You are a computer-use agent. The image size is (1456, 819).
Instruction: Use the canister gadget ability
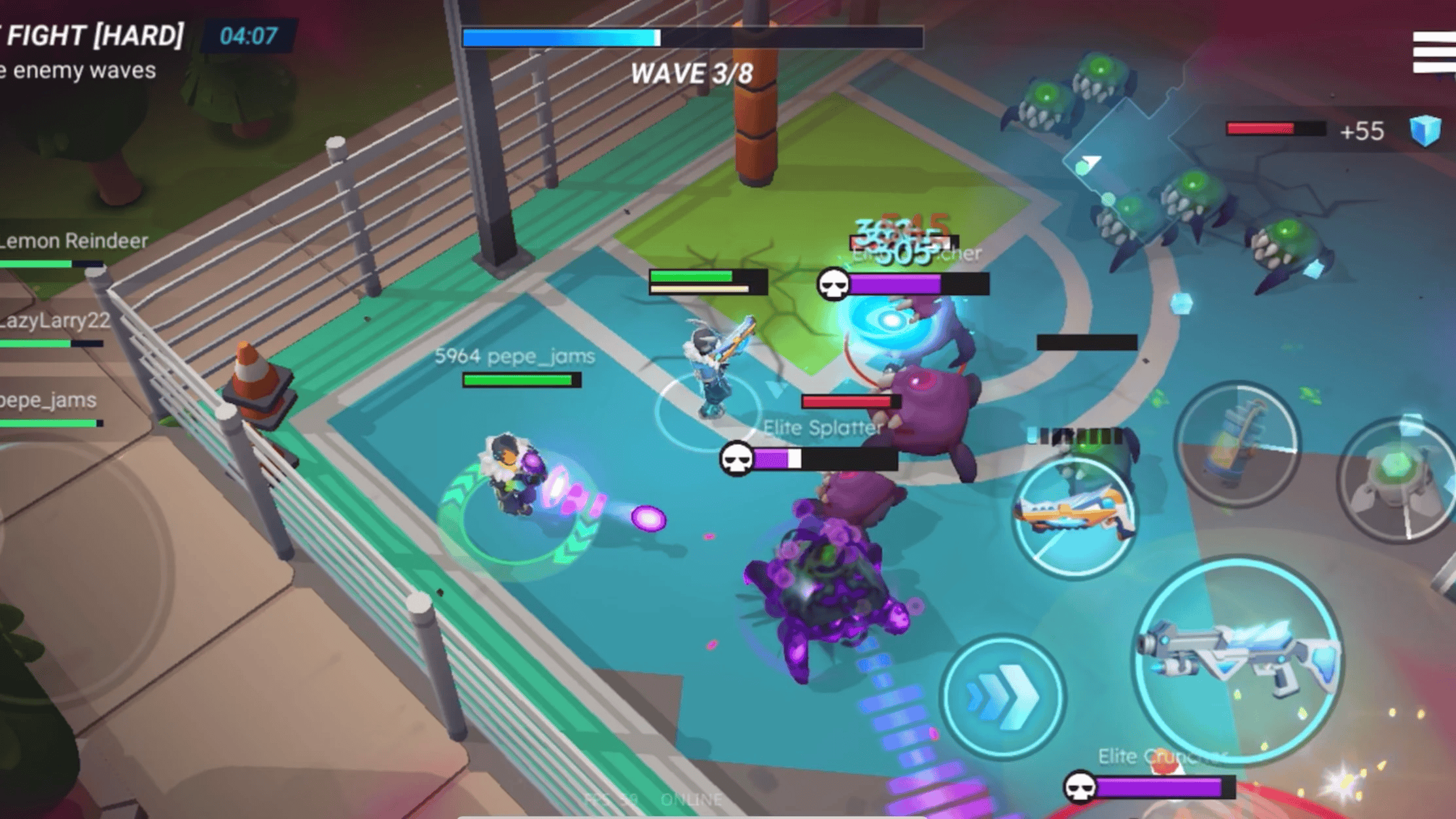tap(1236, 443)
